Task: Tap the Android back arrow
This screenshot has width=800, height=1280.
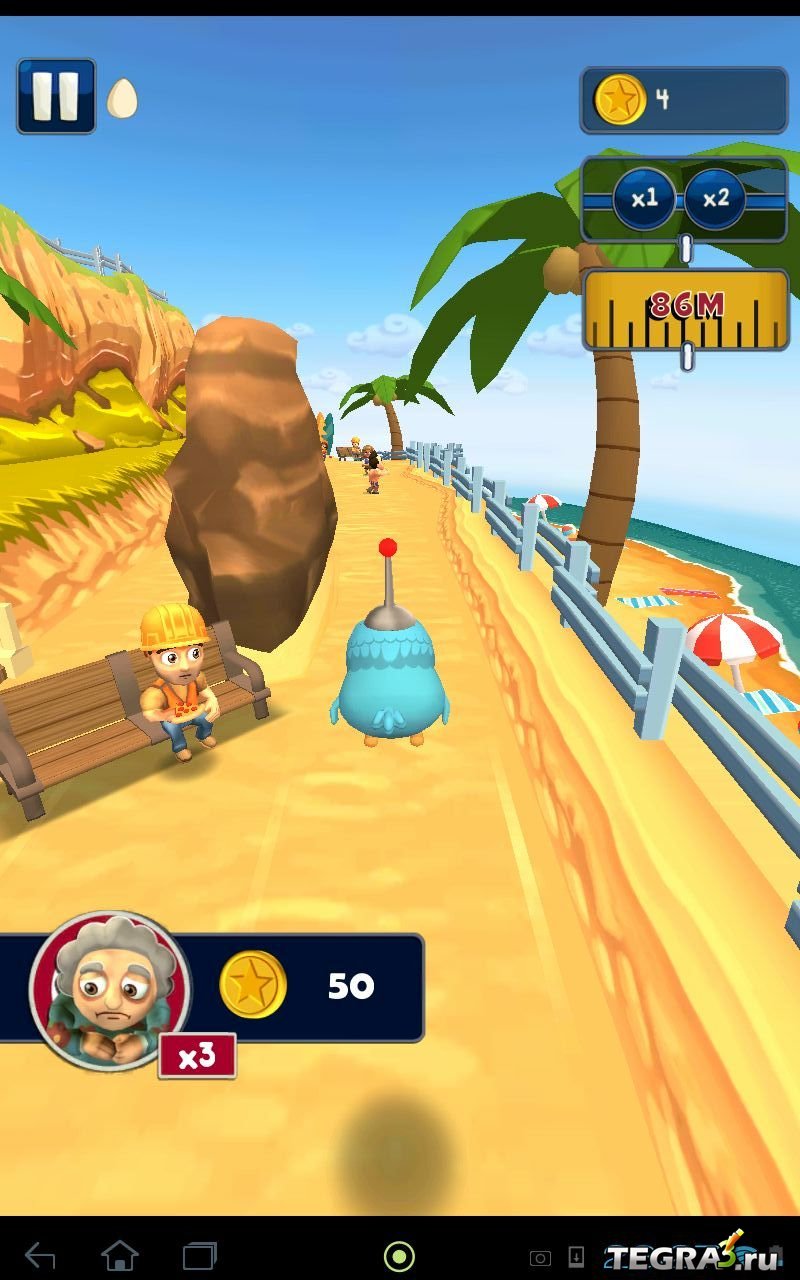Action: 40,1255
